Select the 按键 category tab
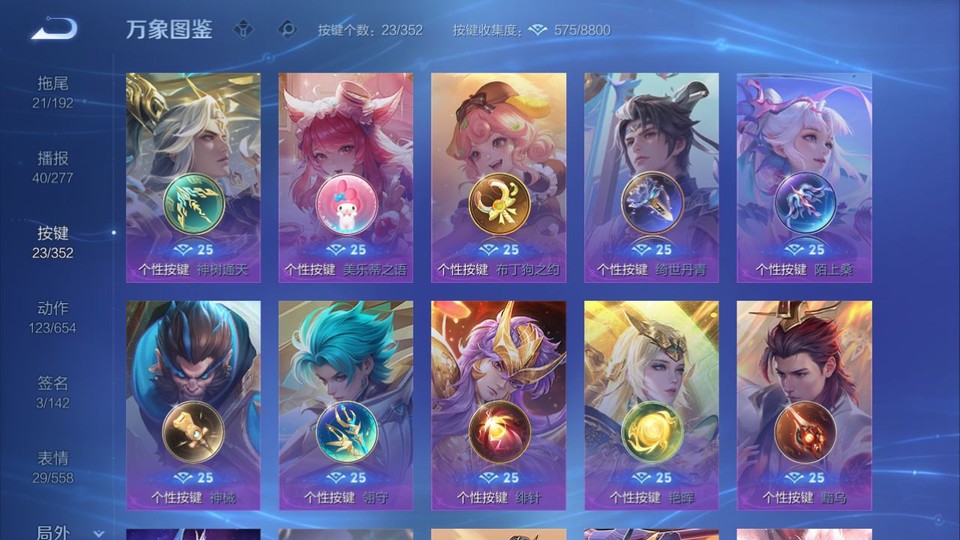960x540 pixels. coord(53,241)
